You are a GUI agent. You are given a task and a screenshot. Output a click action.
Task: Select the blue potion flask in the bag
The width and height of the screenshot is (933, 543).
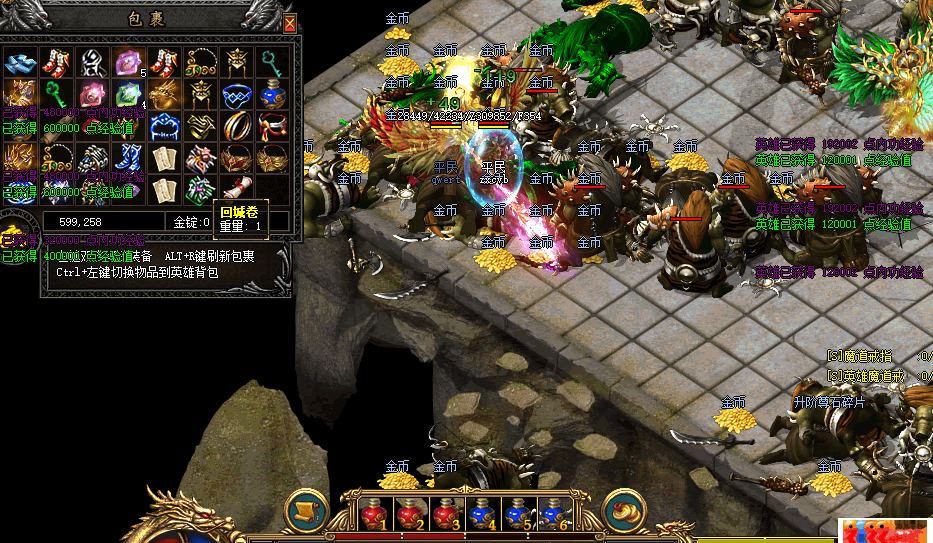point(272,95)
